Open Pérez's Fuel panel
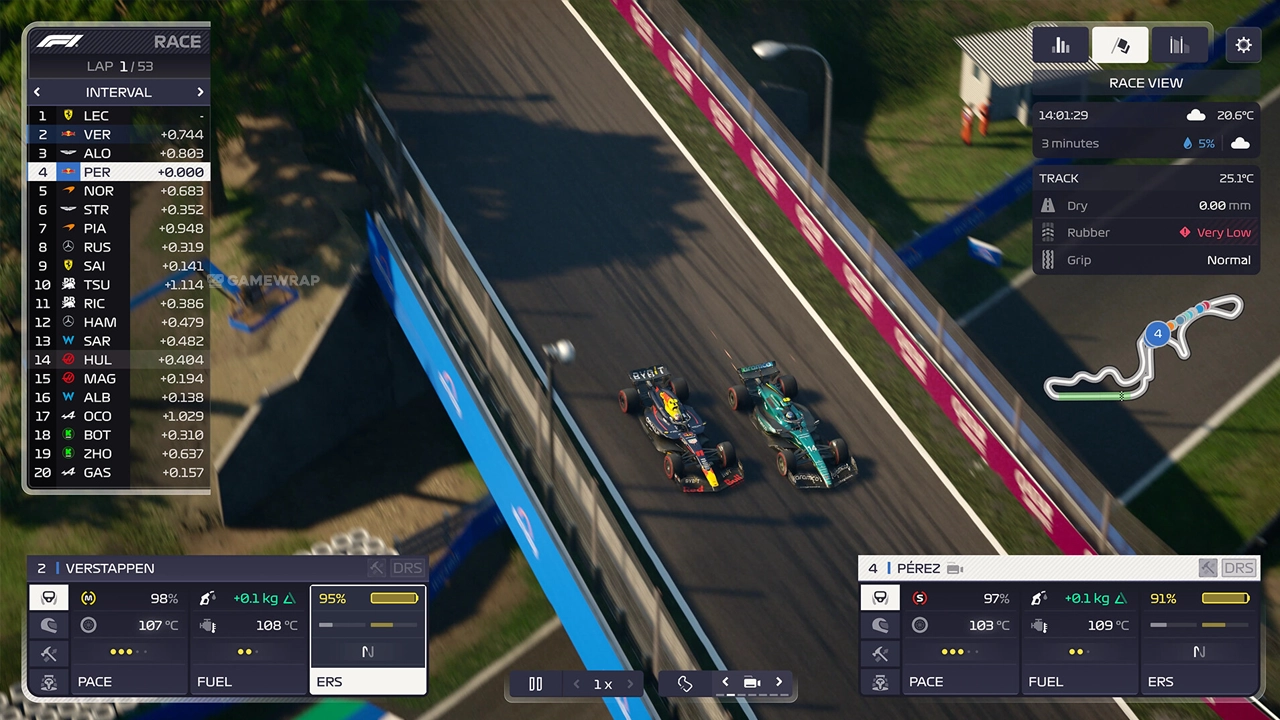 coord(1078,640)
